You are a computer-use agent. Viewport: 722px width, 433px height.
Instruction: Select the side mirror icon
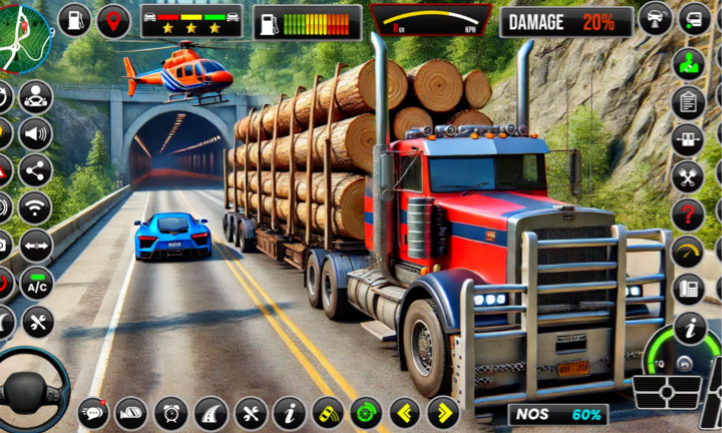[131, 412]
